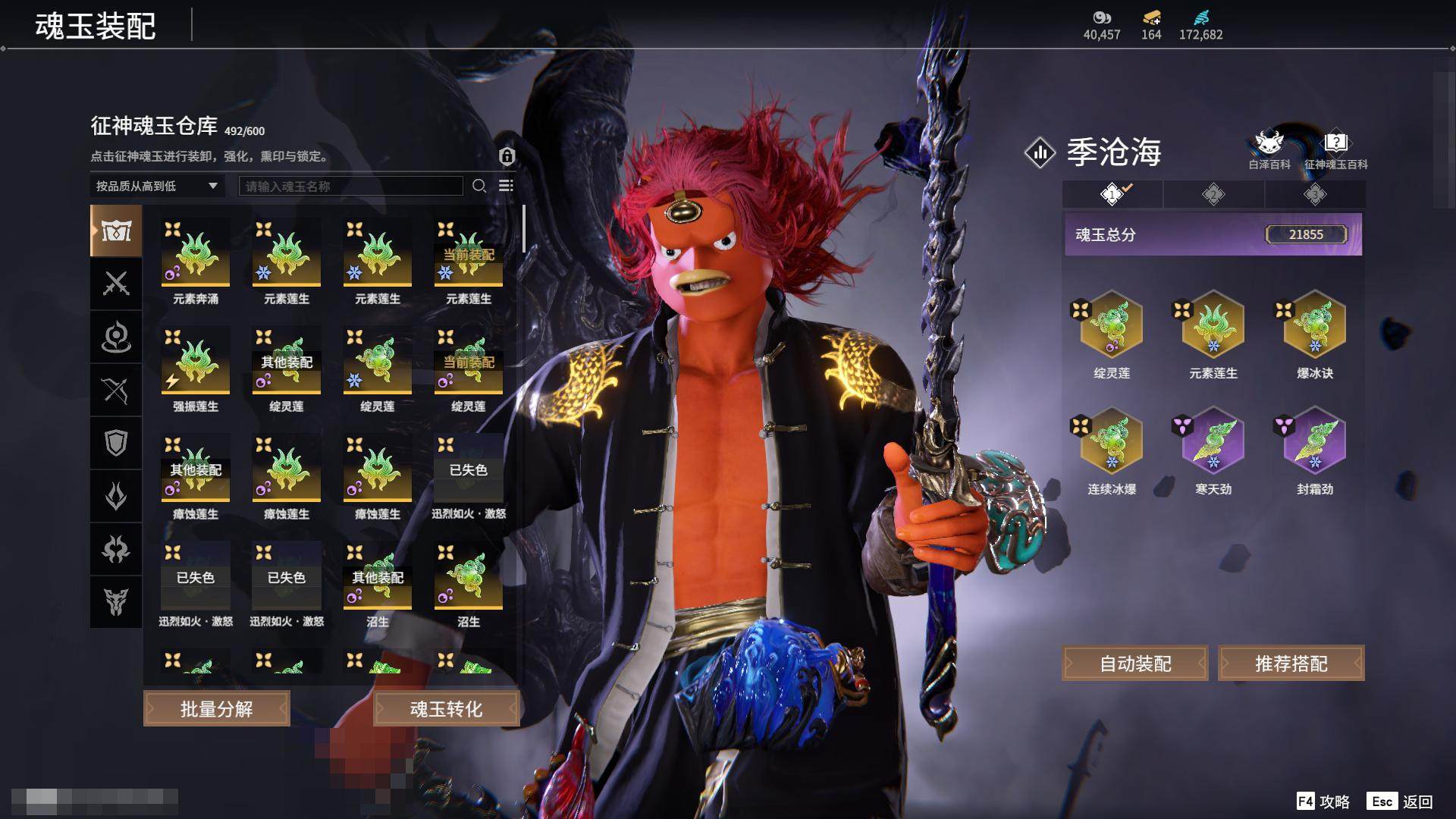
Task: Toggle the warehouse lock icon
Action: (x=507, y=156)
